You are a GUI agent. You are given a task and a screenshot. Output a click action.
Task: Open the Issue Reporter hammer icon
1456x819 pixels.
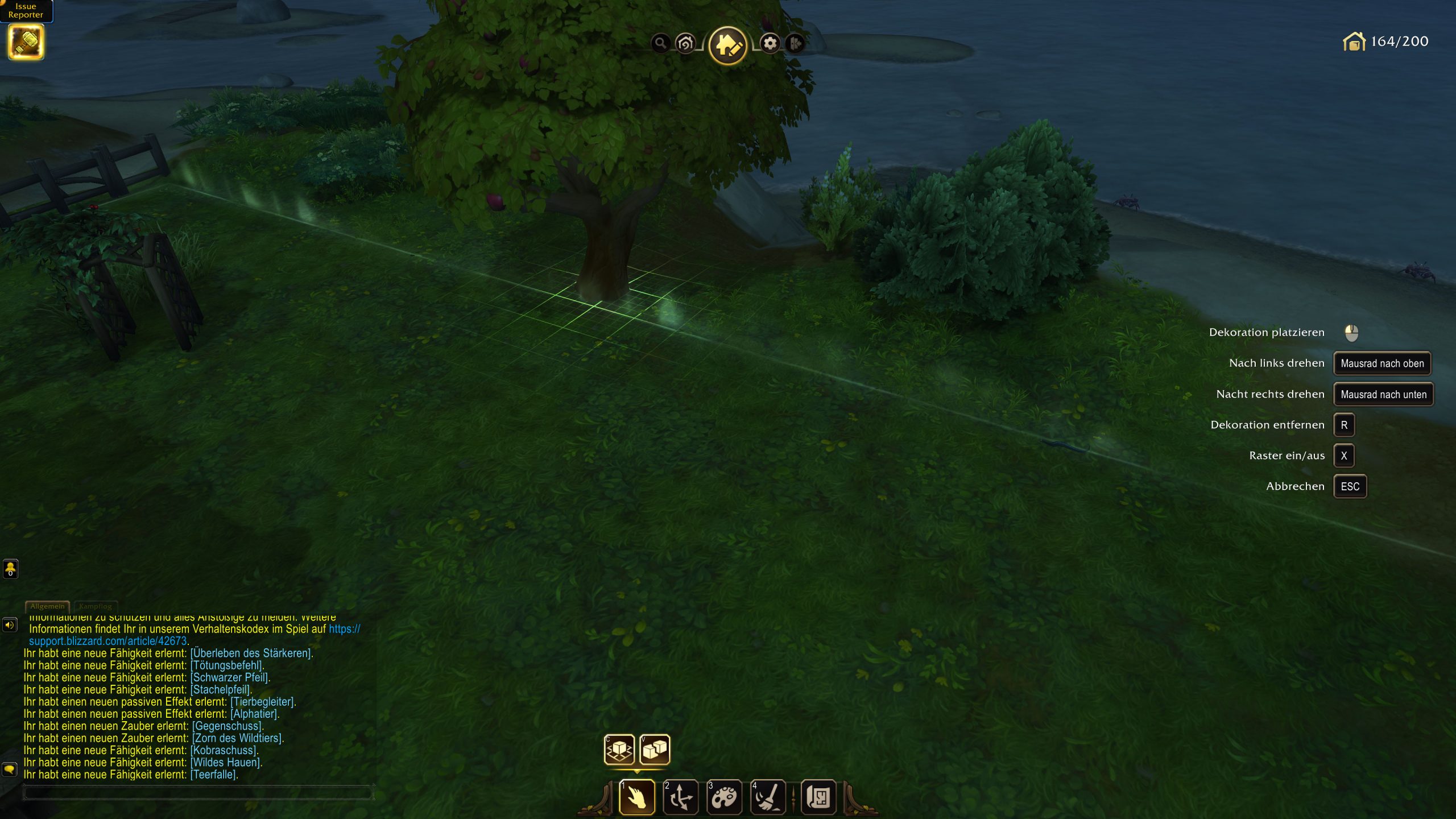(26, 43)
